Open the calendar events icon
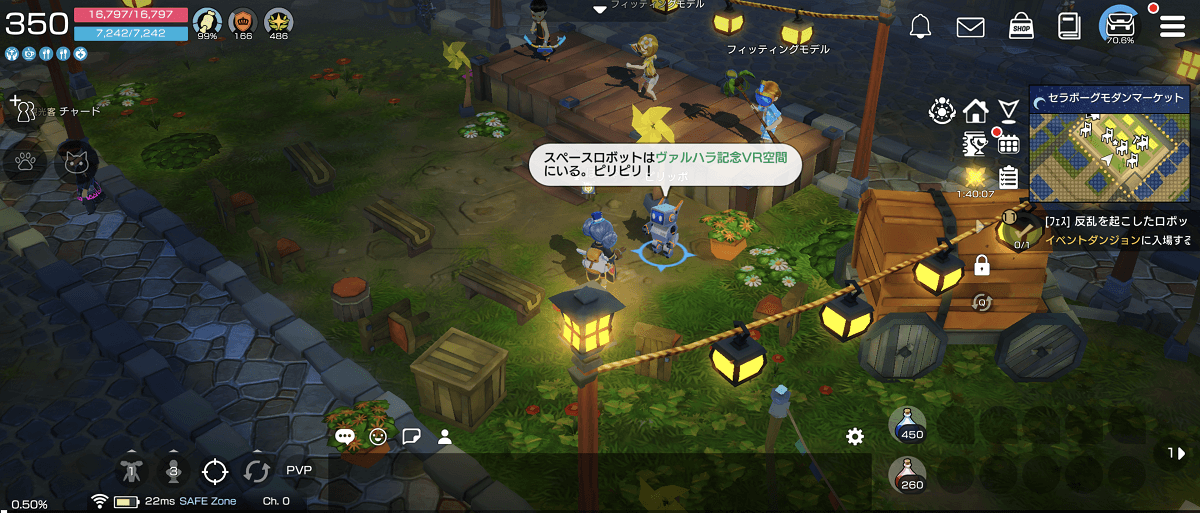1200x513 pixels. [1008, 143]
